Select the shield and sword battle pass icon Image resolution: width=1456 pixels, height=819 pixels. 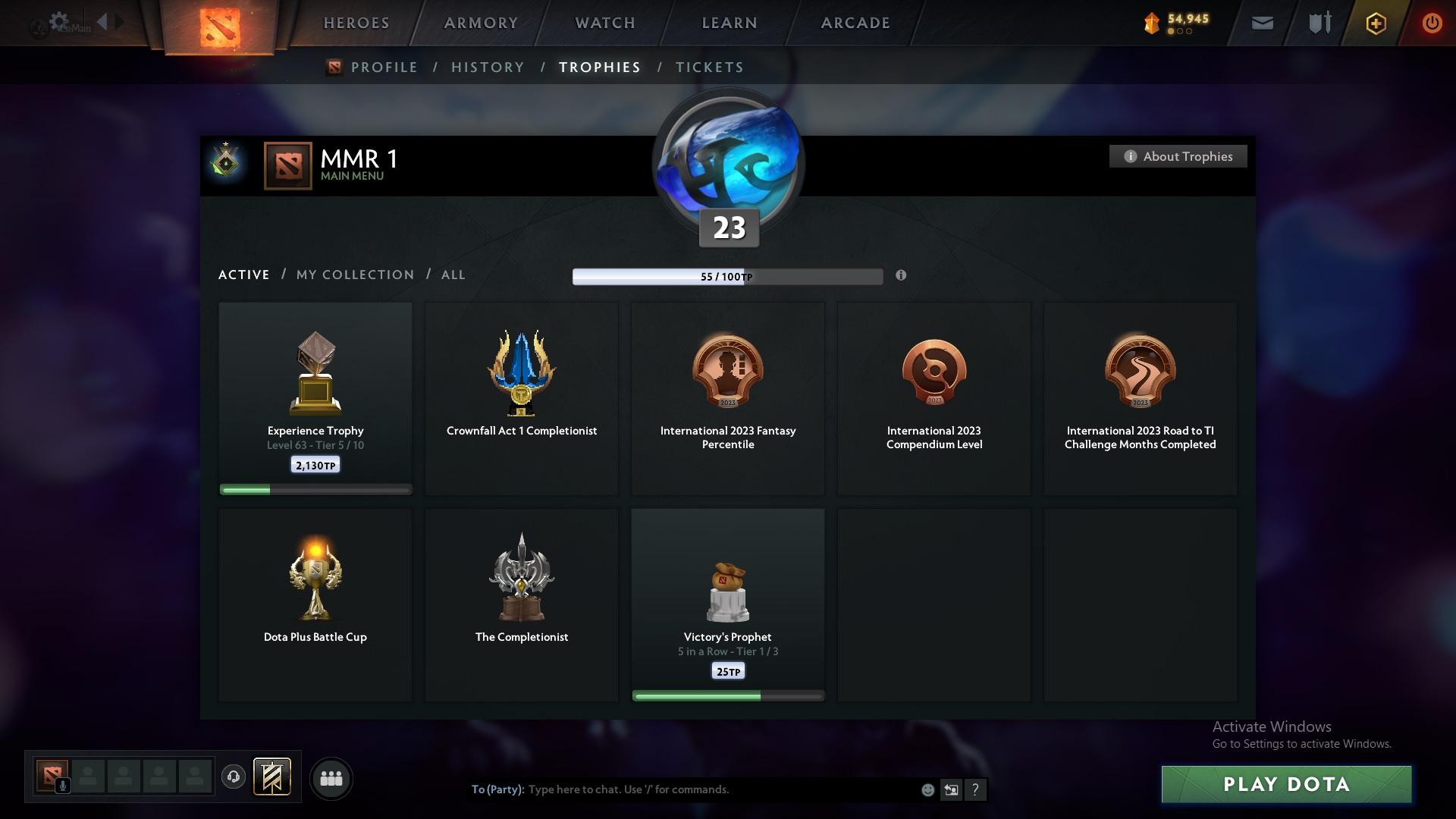coord(1318,23)
